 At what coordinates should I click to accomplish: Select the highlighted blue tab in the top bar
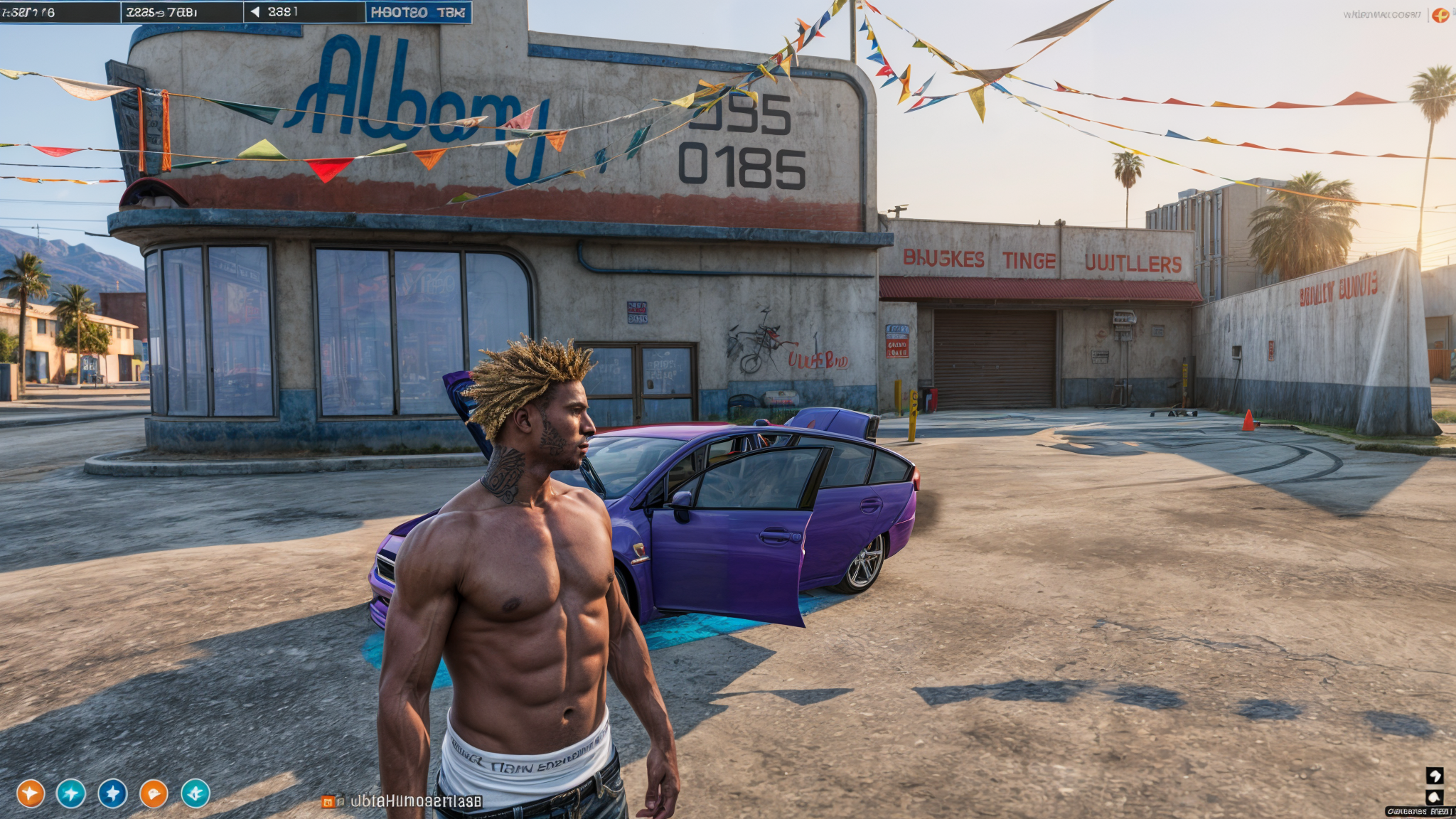click(418, 12)
